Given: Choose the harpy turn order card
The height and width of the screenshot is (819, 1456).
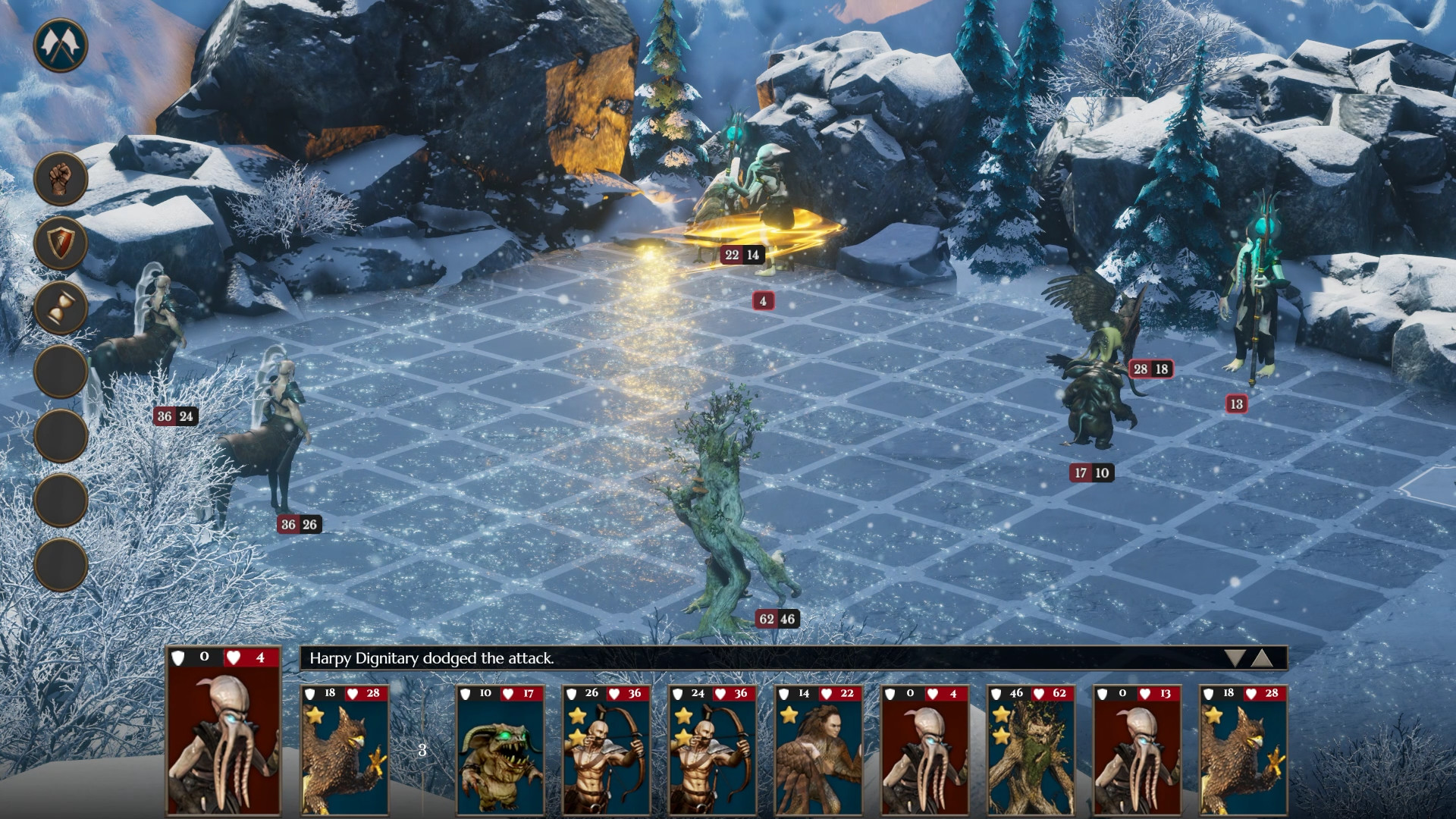Looking at the screenshot, I should pyautogui.click(x=818, y=751).
